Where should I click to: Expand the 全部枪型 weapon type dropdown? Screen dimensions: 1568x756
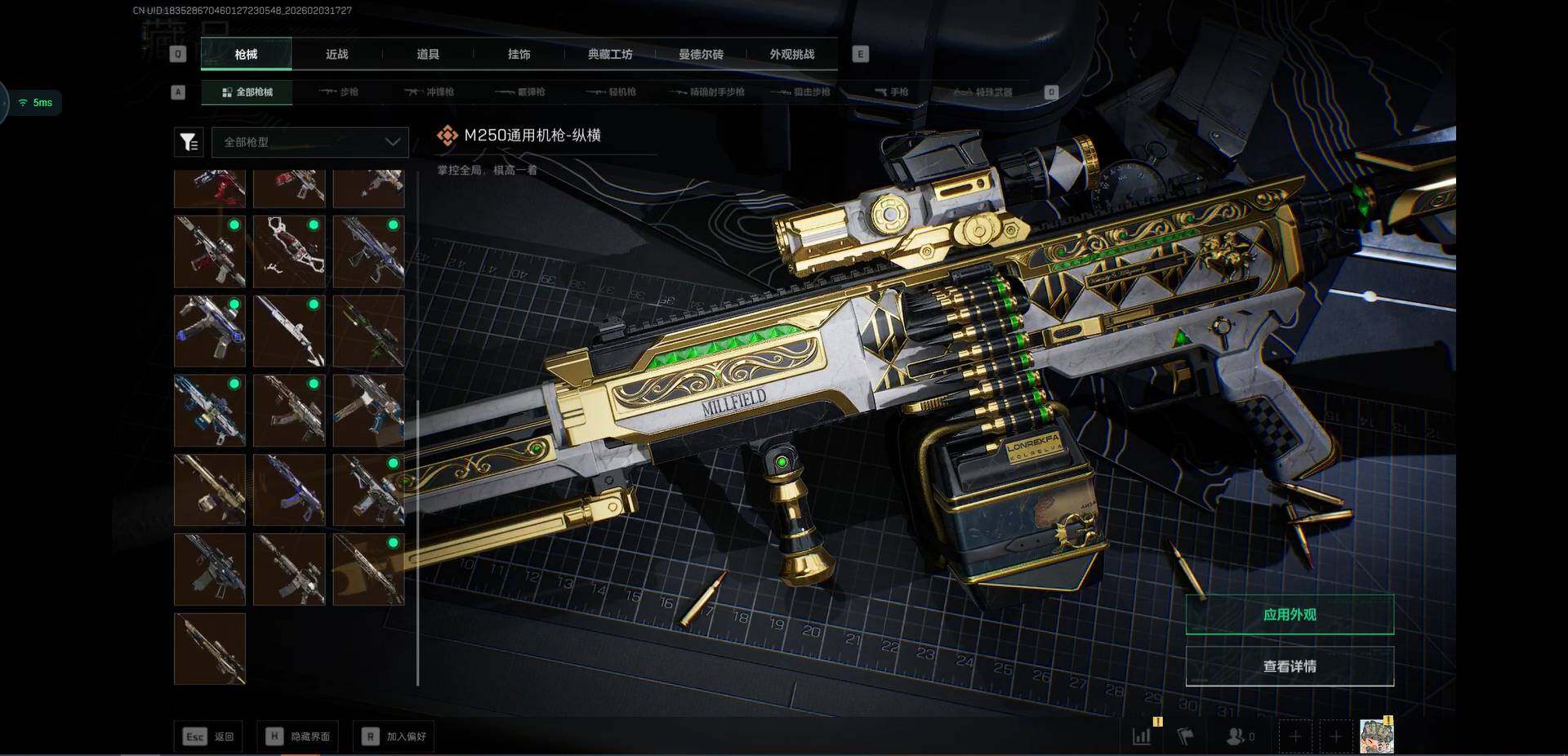[x=310, y=142]
